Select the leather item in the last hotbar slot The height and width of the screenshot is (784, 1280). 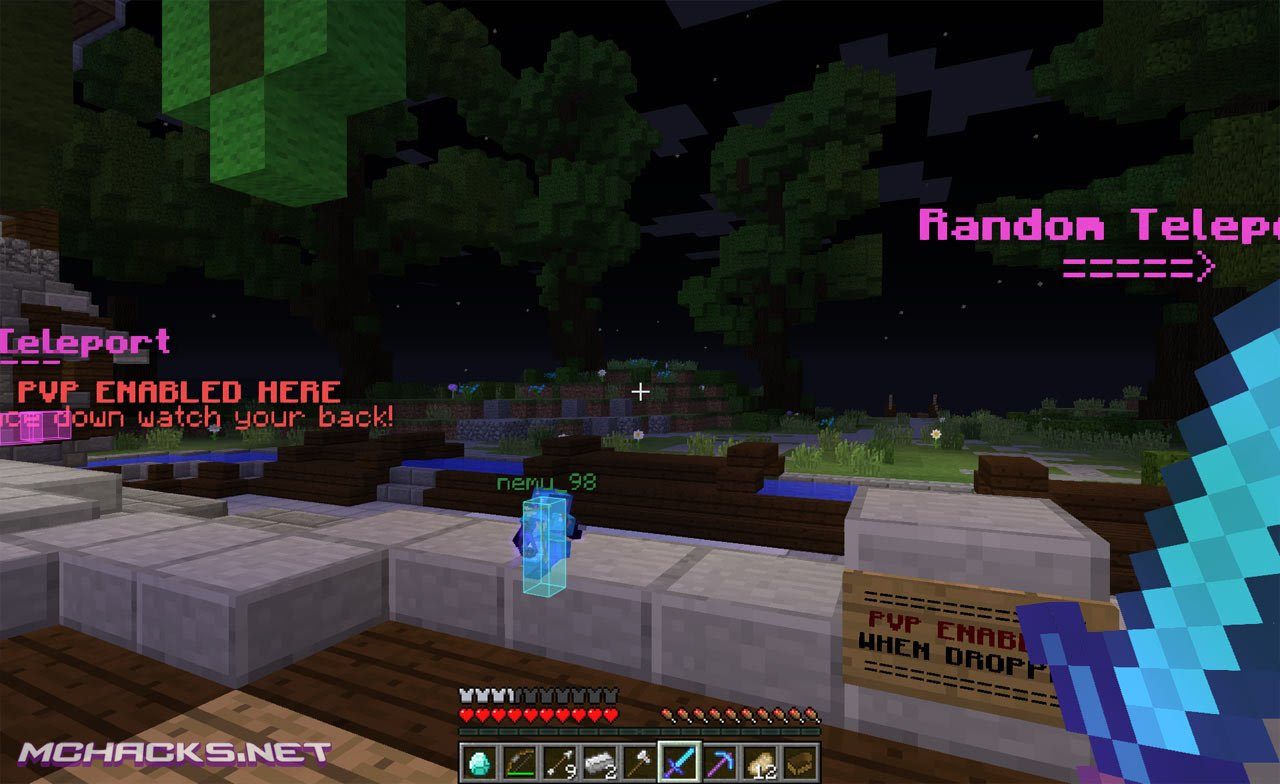(x=799, y=762)
